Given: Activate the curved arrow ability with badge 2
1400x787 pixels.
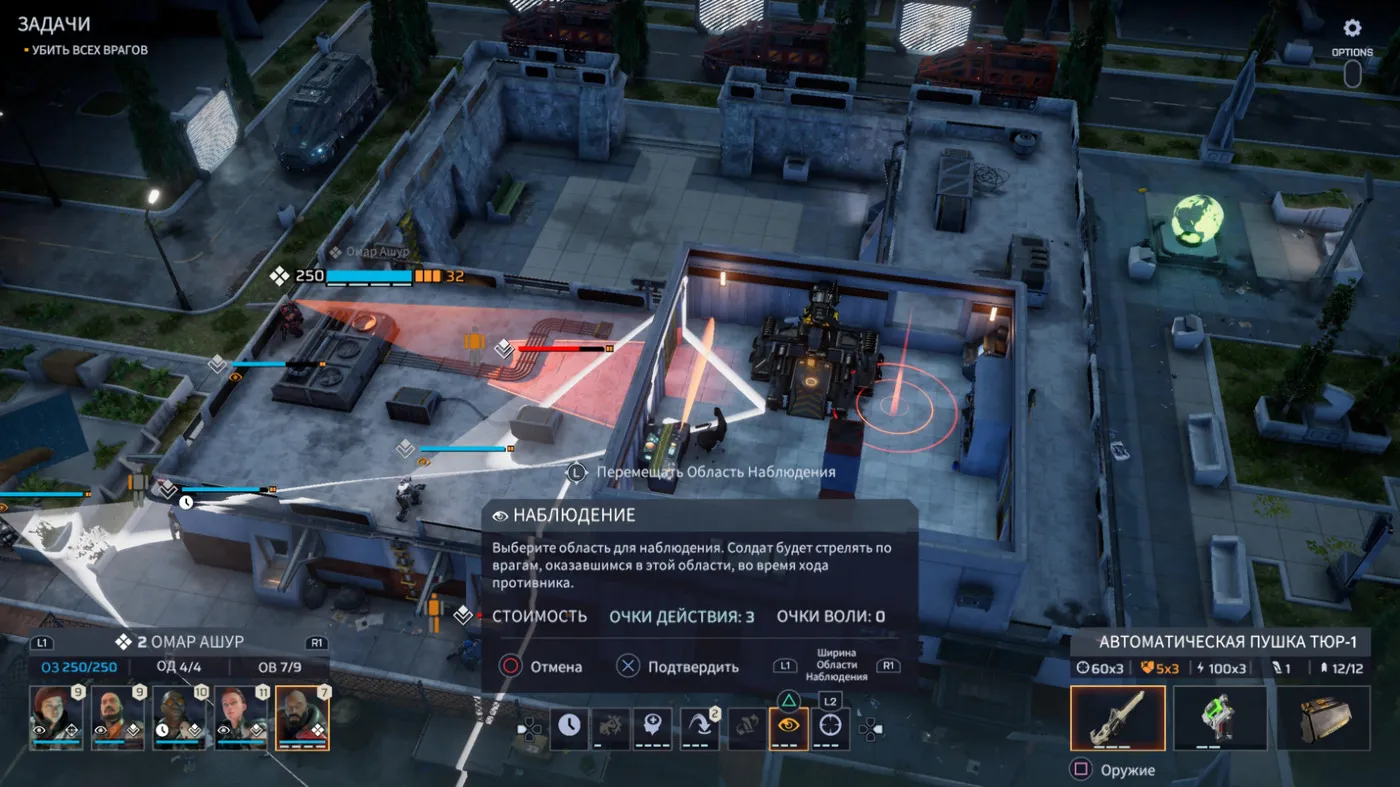Looking at the screenshot, I should (699, 727).
